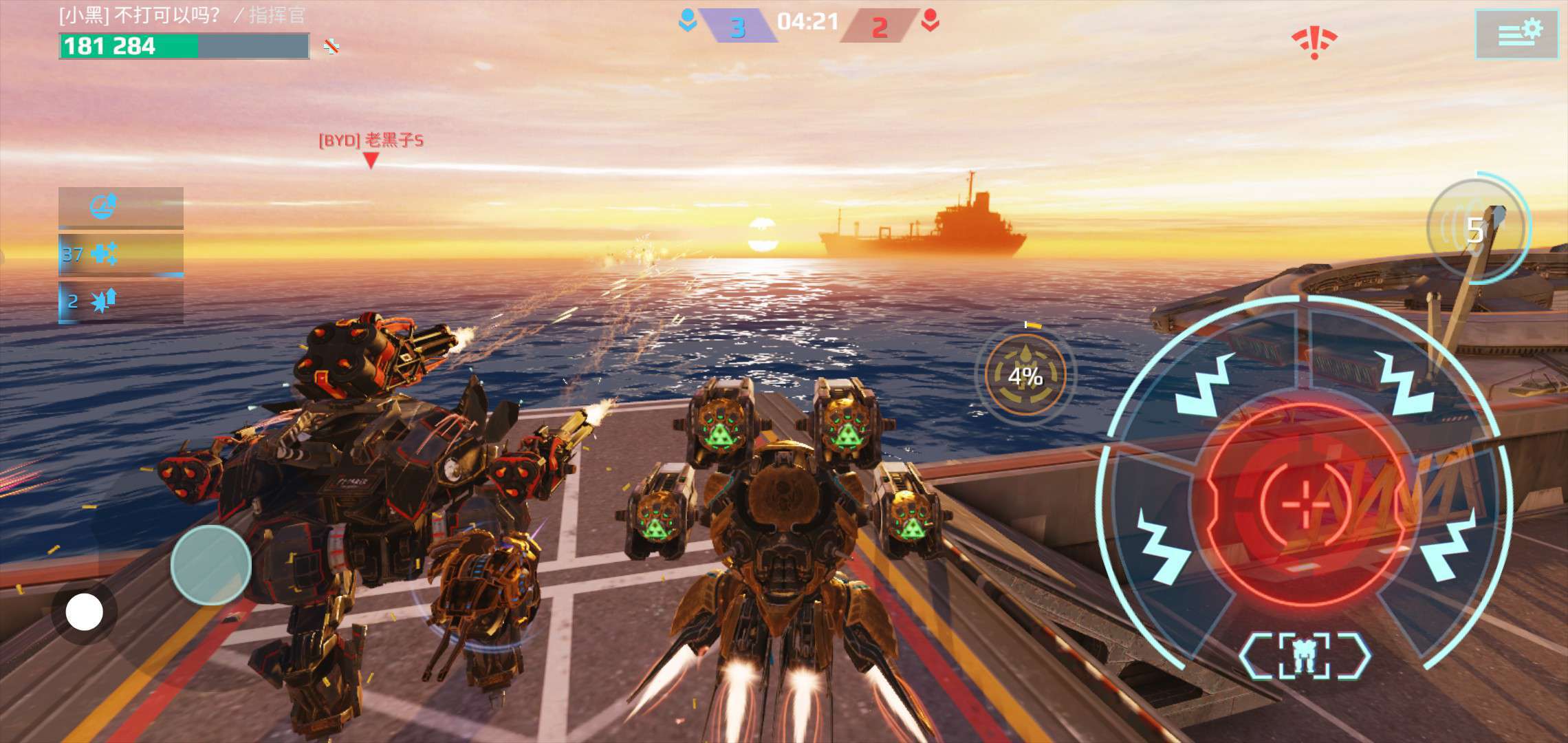The image size is (1568, 743).
Task: Click the translucent teal circle button
Action: (x=210, y=565)
